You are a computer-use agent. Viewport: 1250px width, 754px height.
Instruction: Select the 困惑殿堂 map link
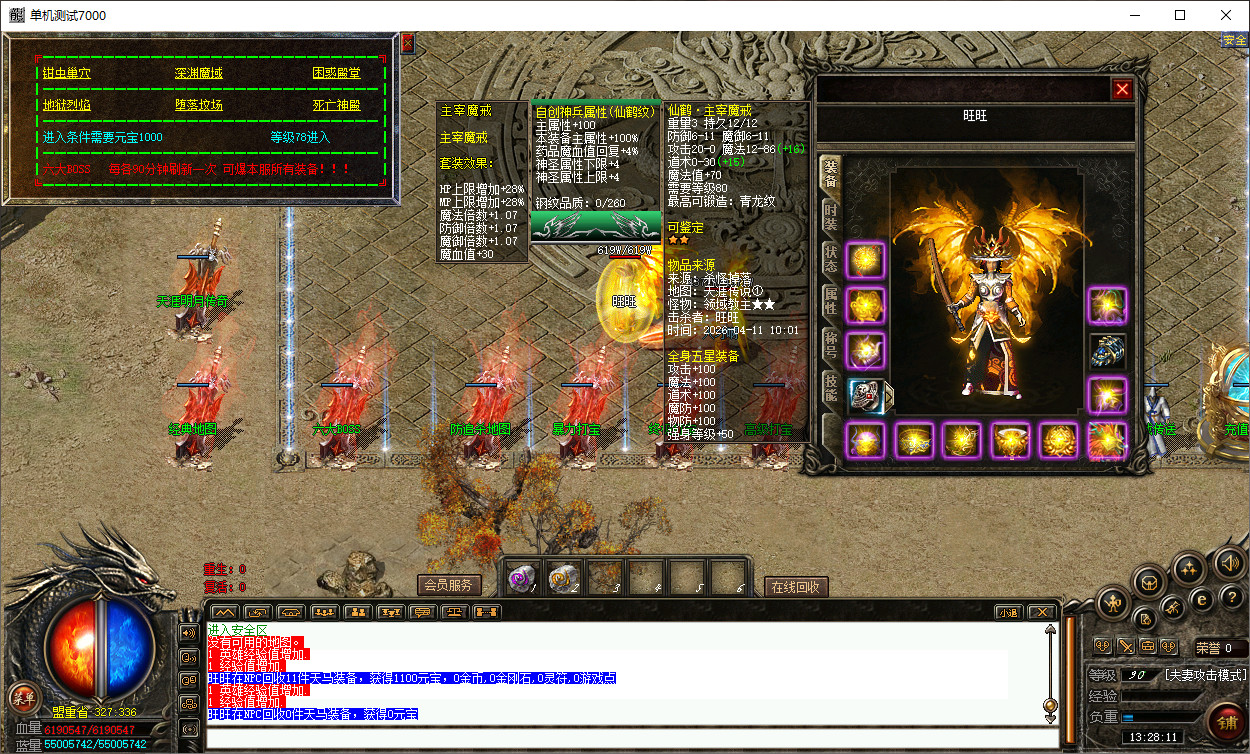tap(336, 73)
